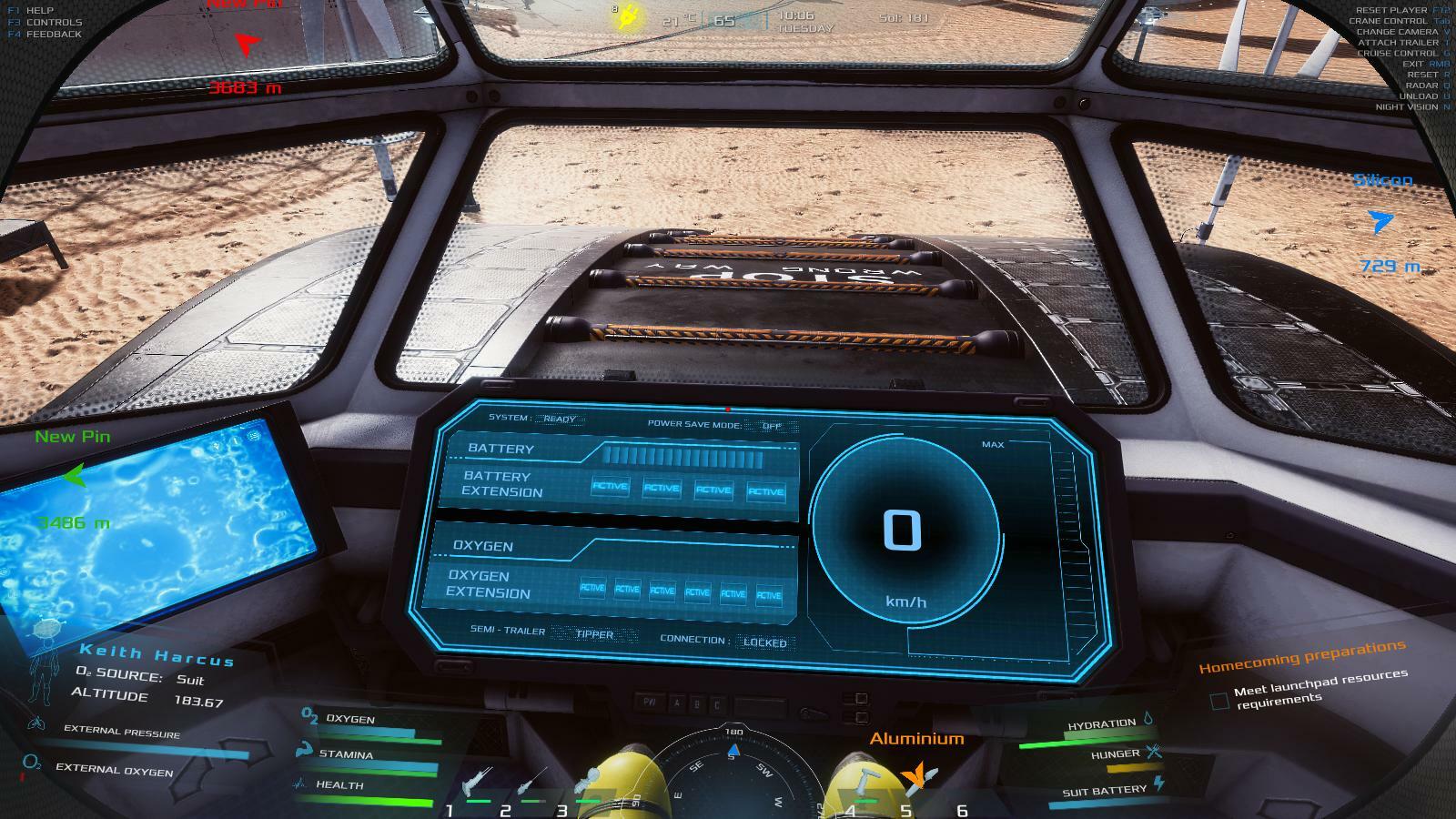The width and height of the screenshot is (1456, 819).
Task: Select the Aluminium tool in hotbar slot 5
Action: click(918, 776)
